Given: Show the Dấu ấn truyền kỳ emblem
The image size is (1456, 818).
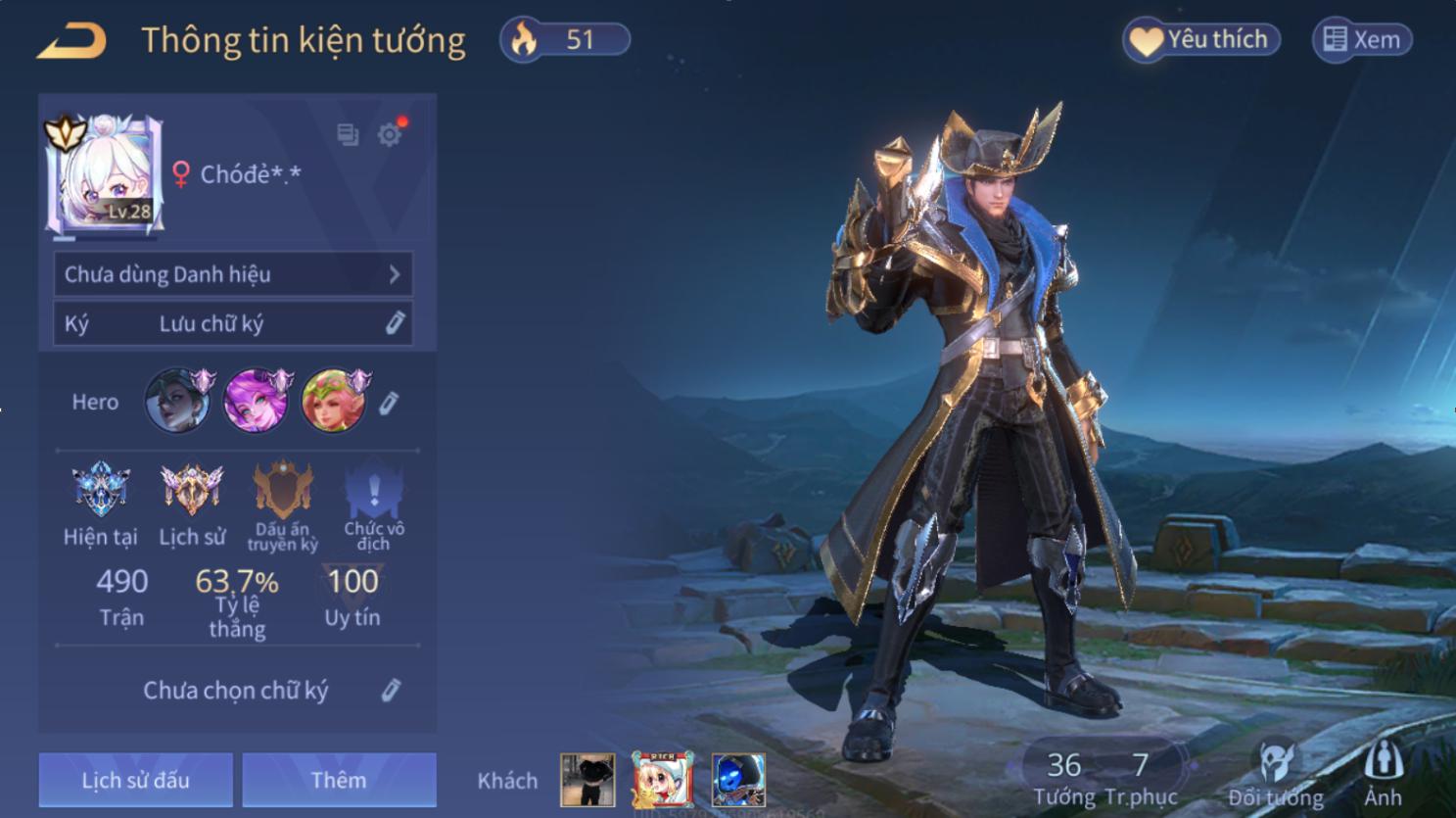Looking at the screenshot, I should coord(283,490).
